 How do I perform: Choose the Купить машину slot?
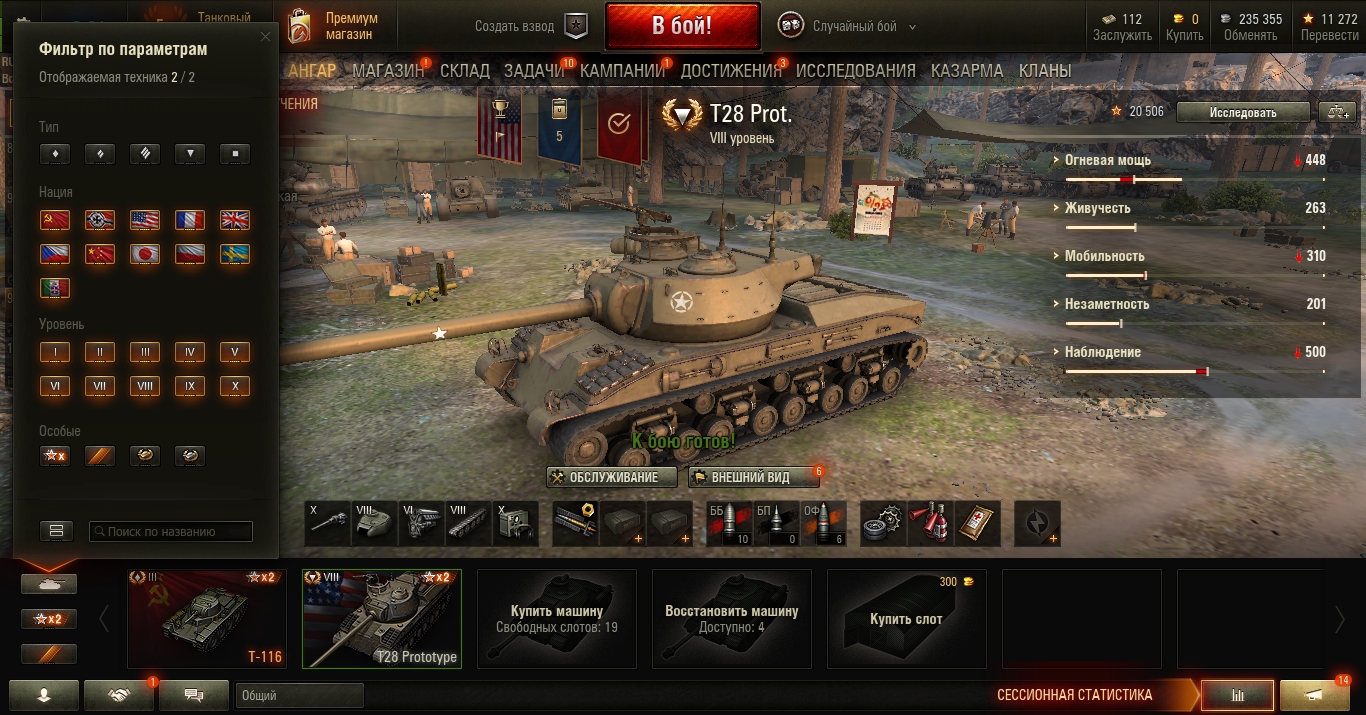(556, 619)
